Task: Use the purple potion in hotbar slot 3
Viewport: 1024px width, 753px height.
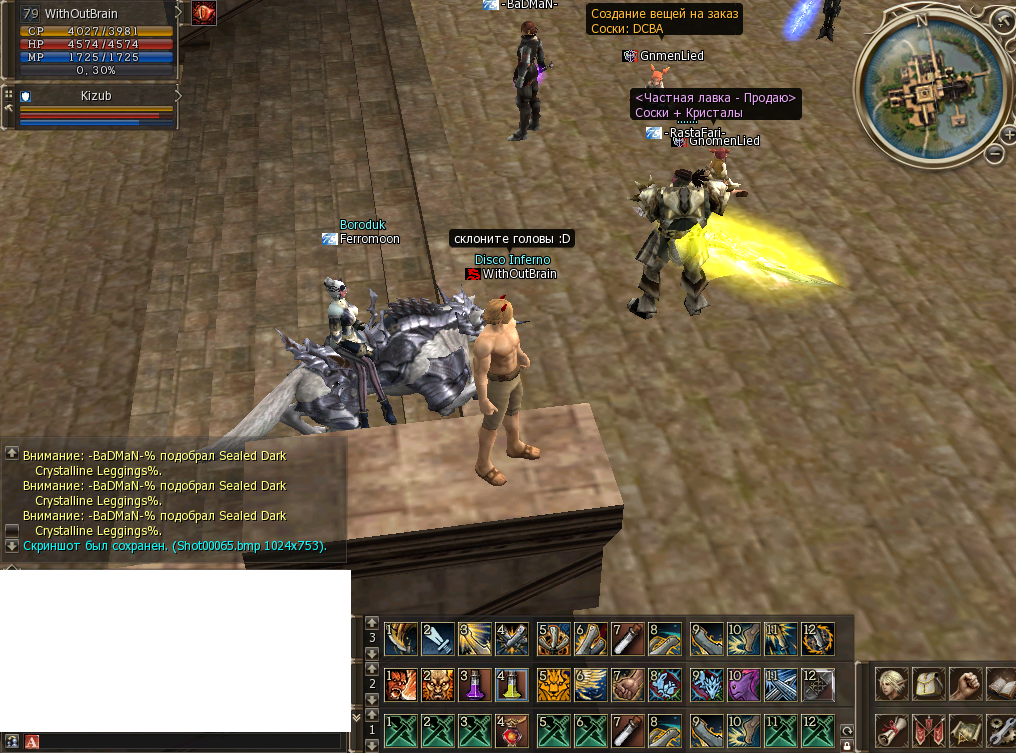Action: [475, 685]
